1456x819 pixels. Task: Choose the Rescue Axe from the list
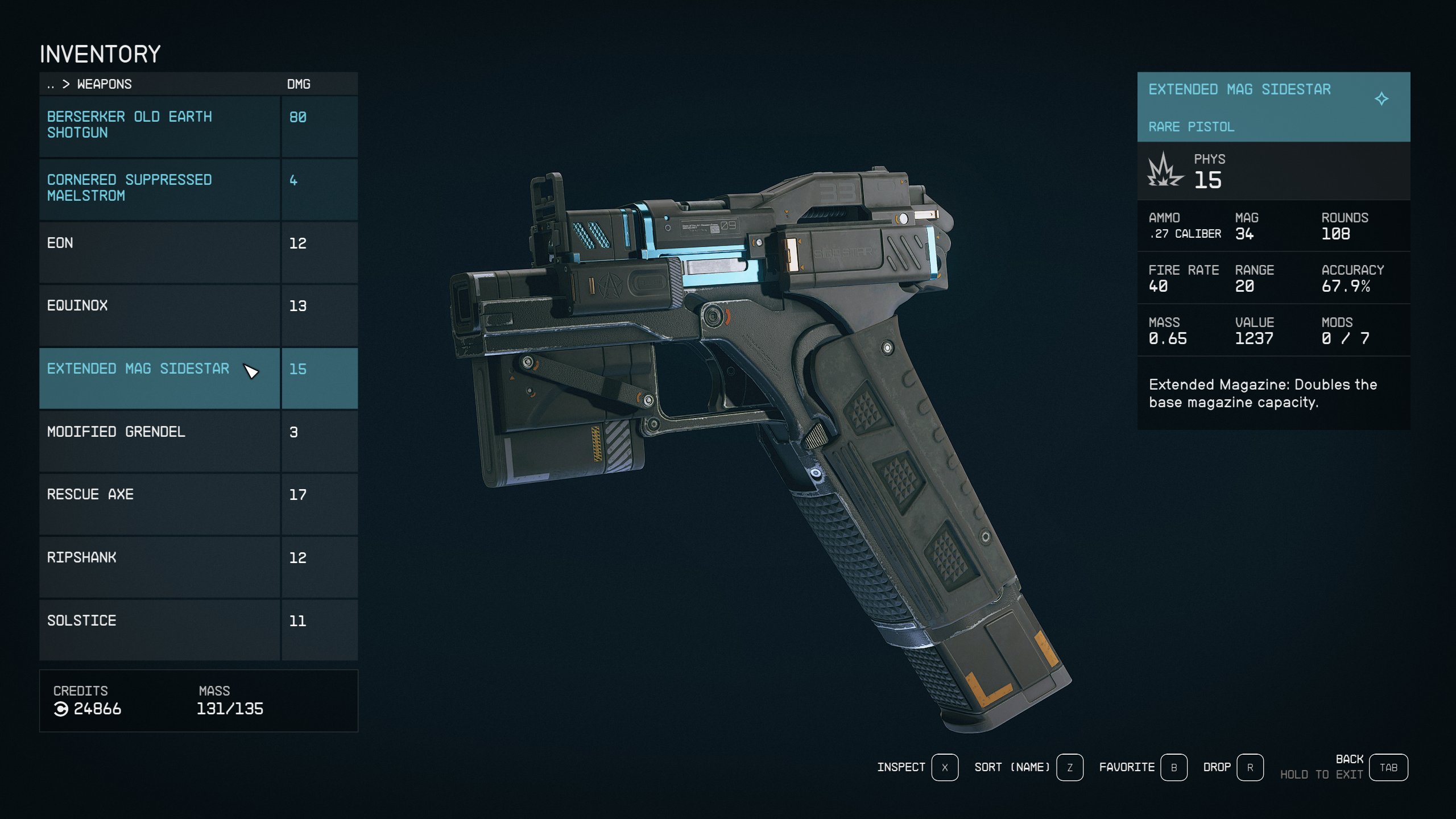[159, 503]
